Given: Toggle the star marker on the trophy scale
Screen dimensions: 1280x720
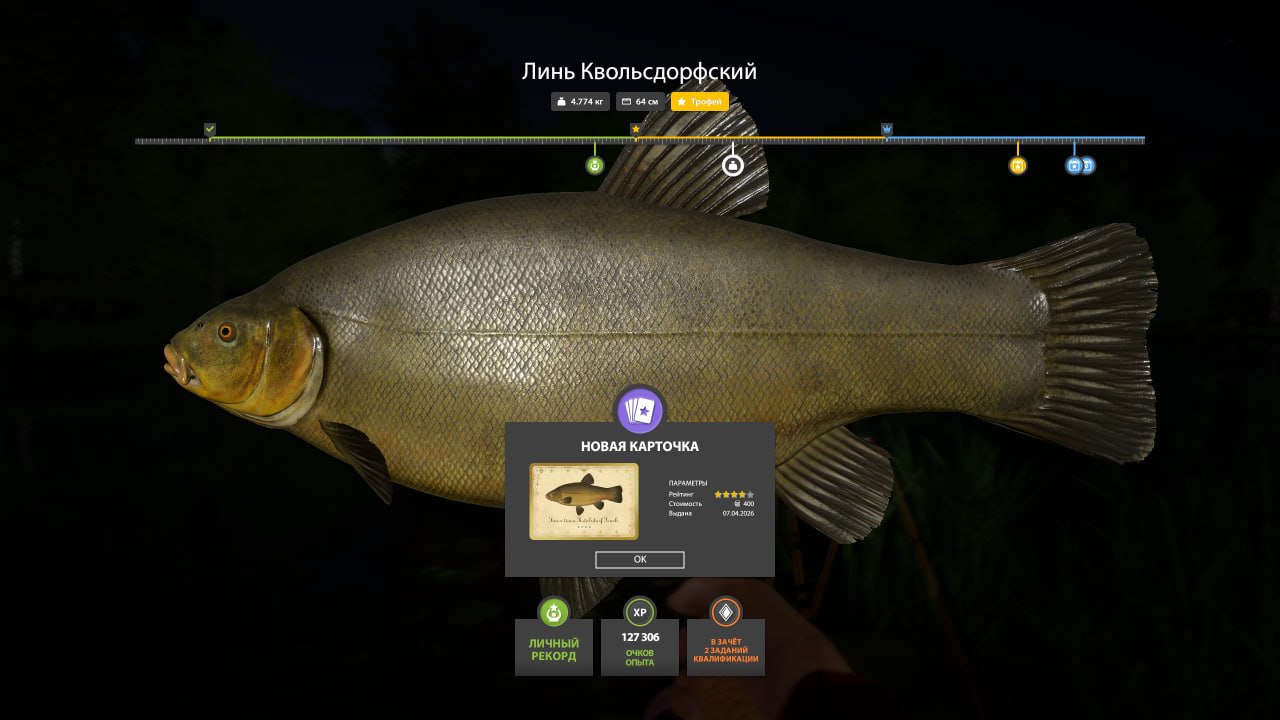Looking at the screenshot, I should [x=637, y=129].
